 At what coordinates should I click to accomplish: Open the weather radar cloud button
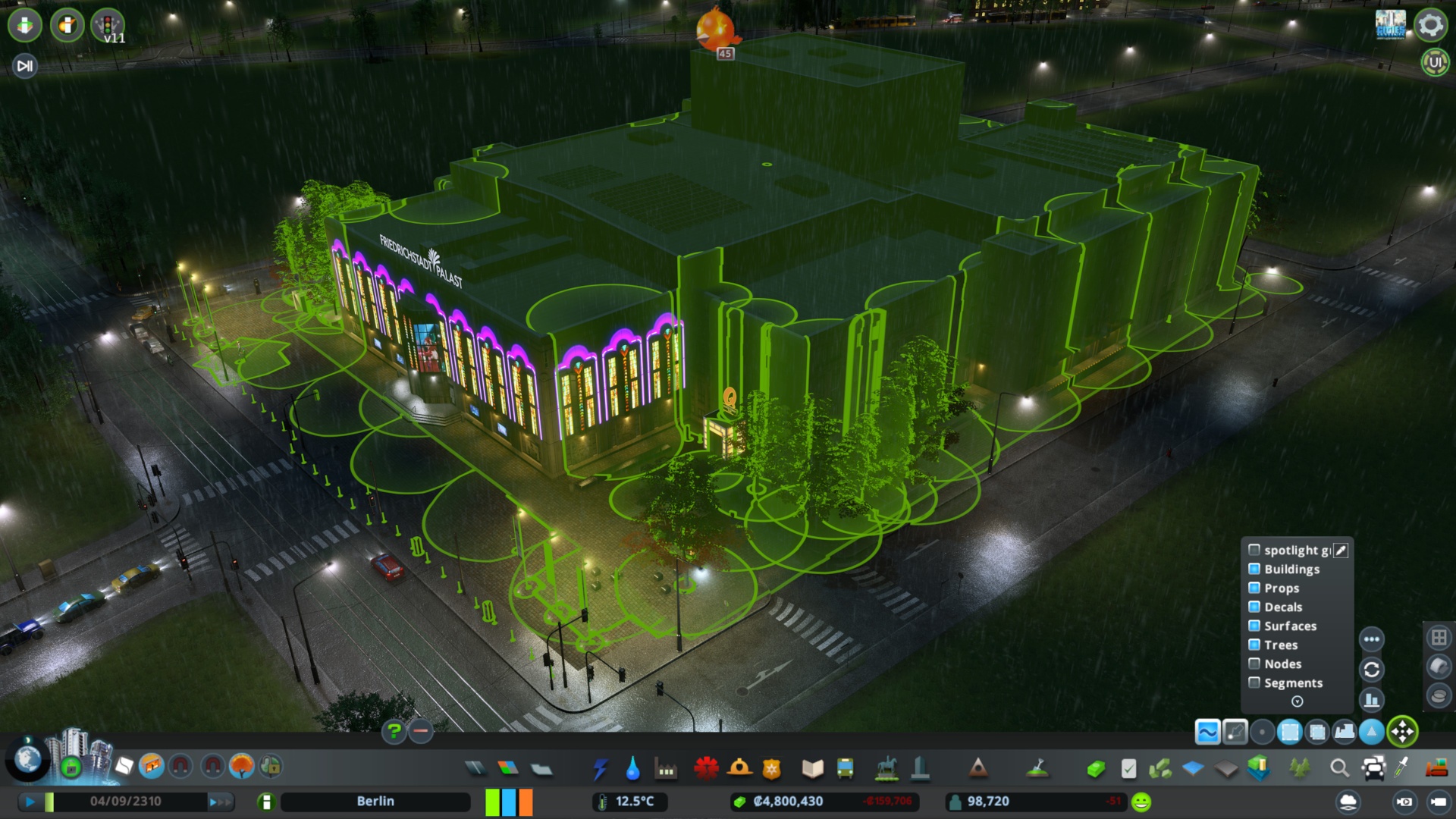pos(1348,802)
